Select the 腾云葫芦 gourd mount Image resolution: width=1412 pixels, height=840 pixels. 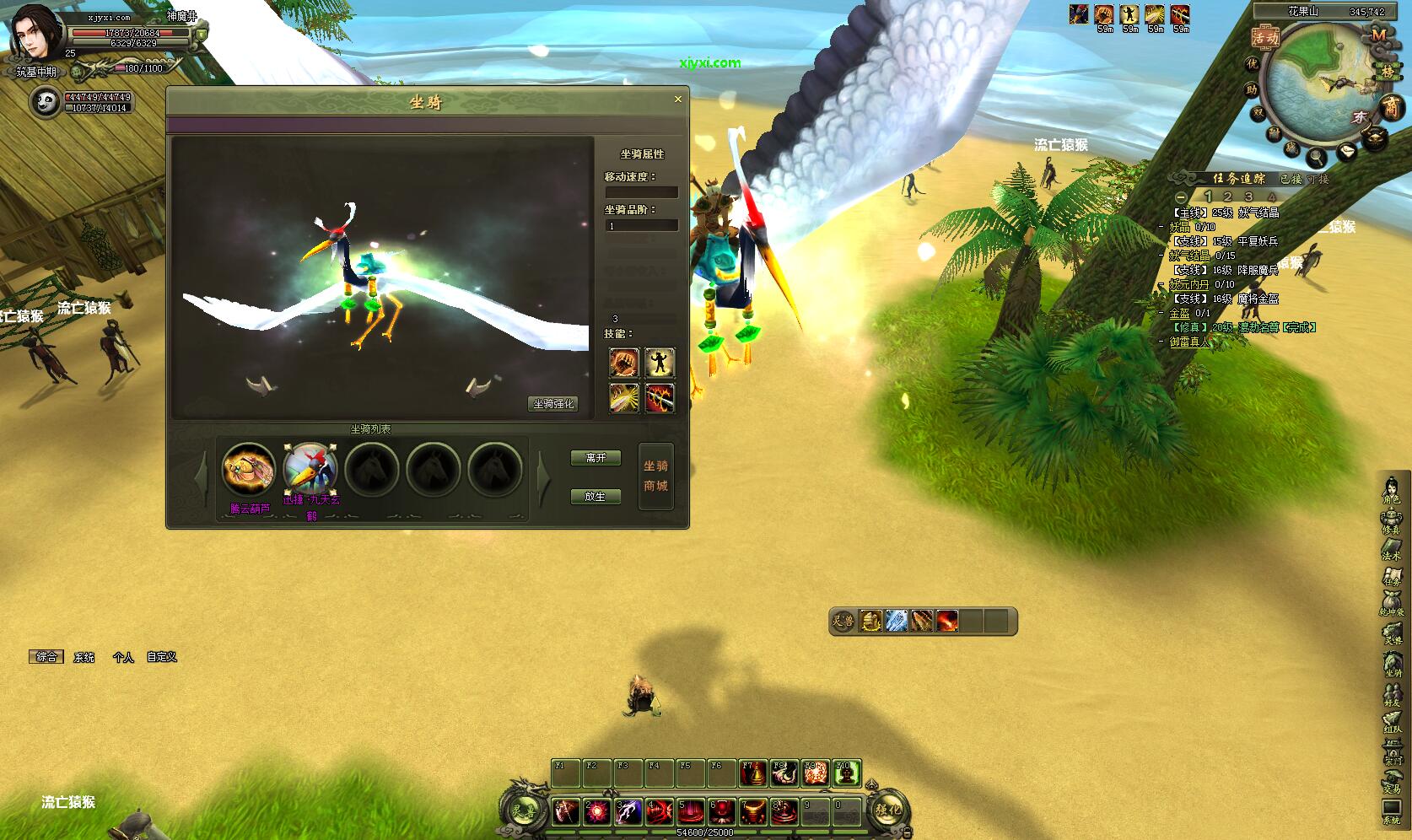coord(249,469)
